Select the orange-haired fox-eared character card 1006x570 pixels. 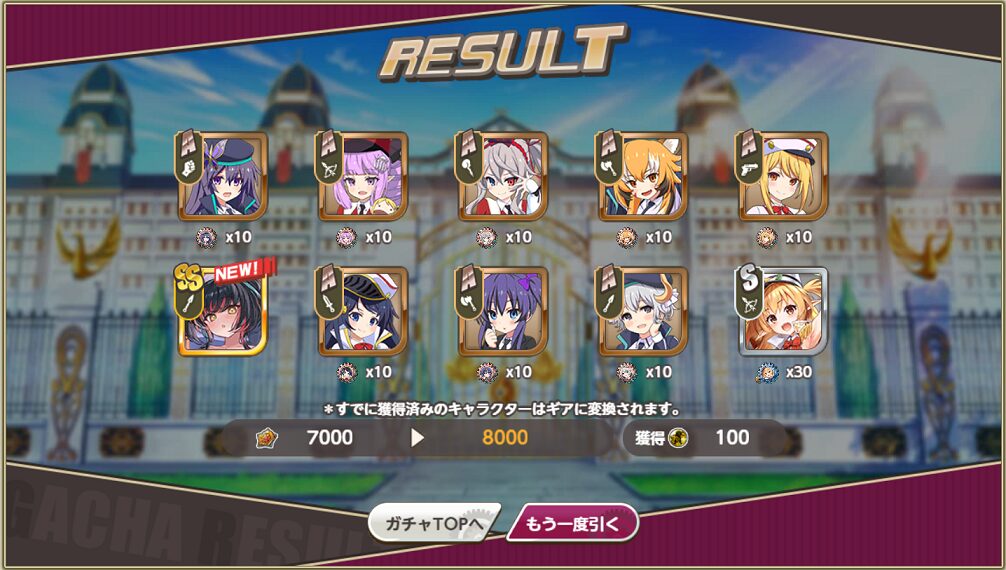pyautogui.click(x=643, y=176)
